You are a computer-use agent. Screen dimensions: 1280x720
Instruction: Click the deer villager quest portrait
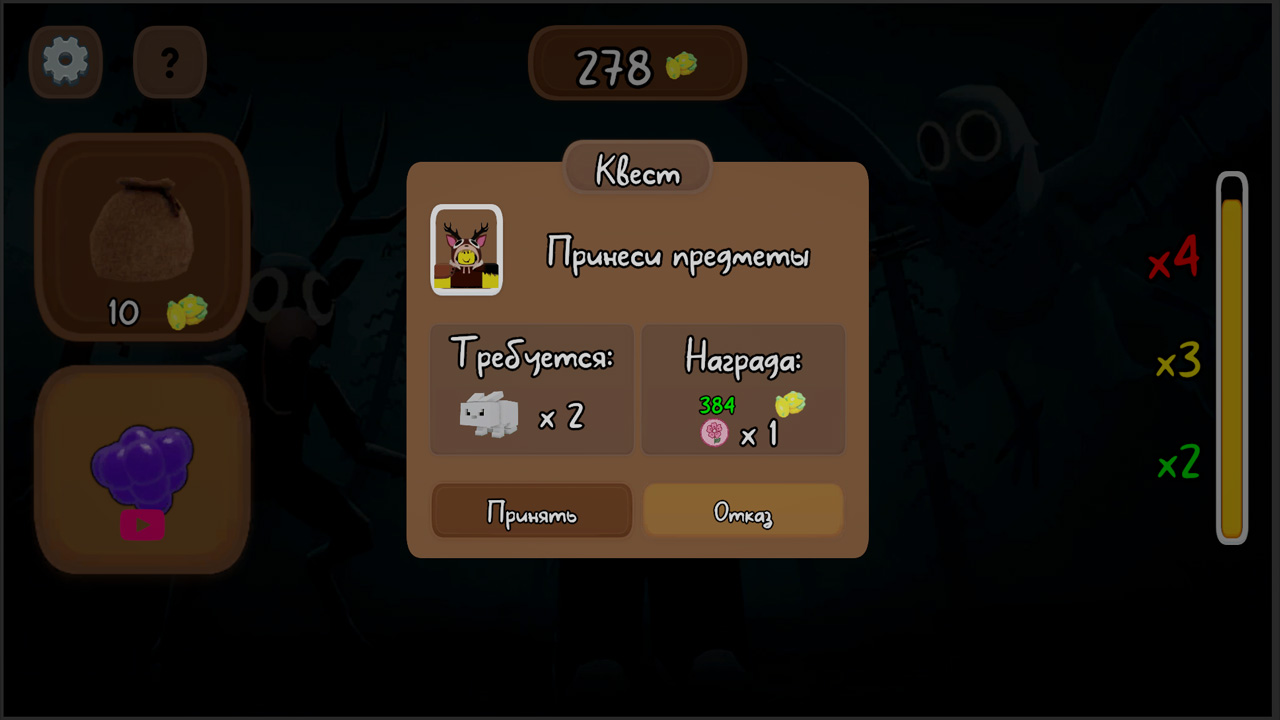(466, 249)
